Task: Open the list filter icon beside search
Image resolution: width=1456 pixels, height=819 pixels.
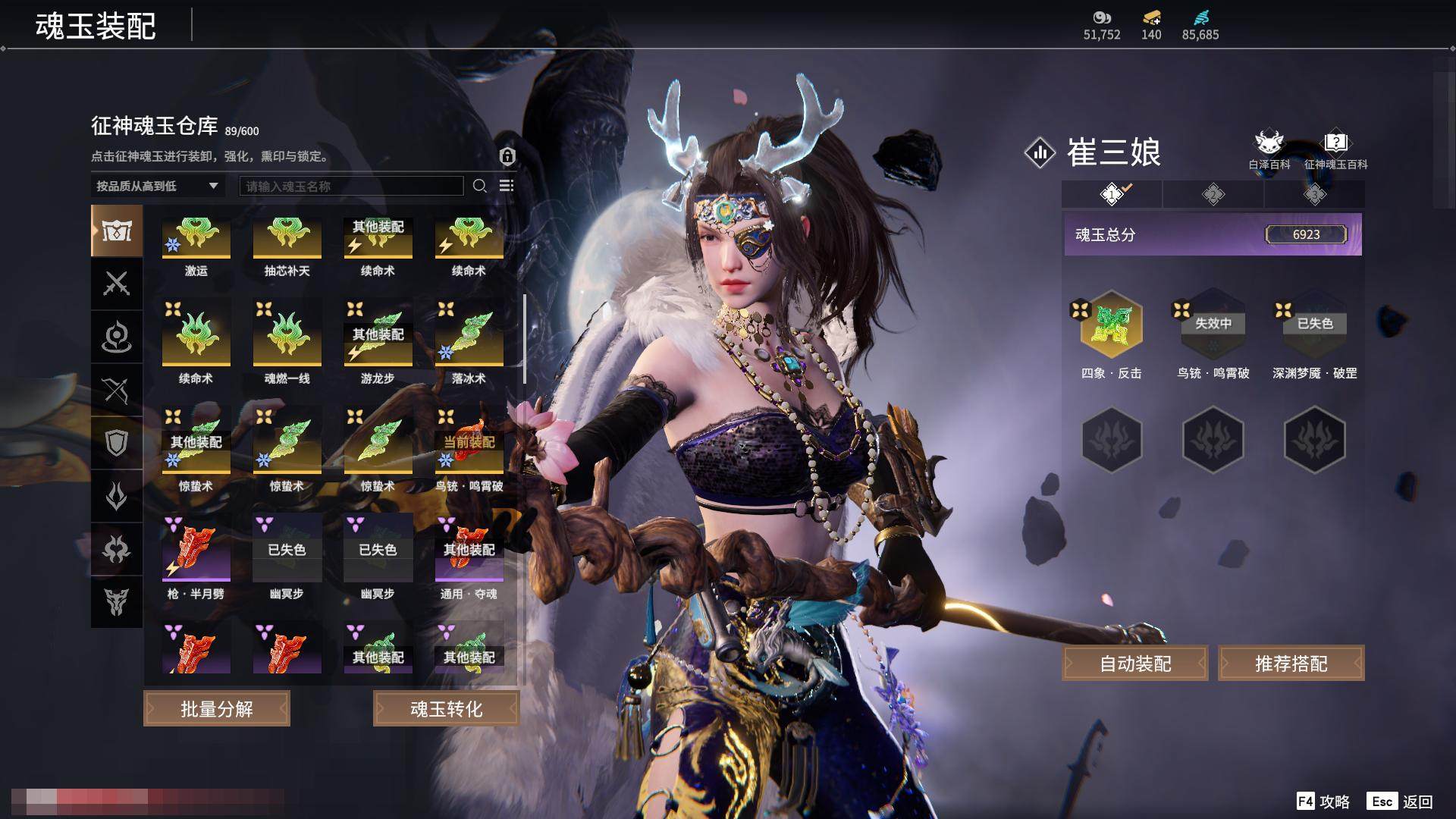Action: click(507, 186)
